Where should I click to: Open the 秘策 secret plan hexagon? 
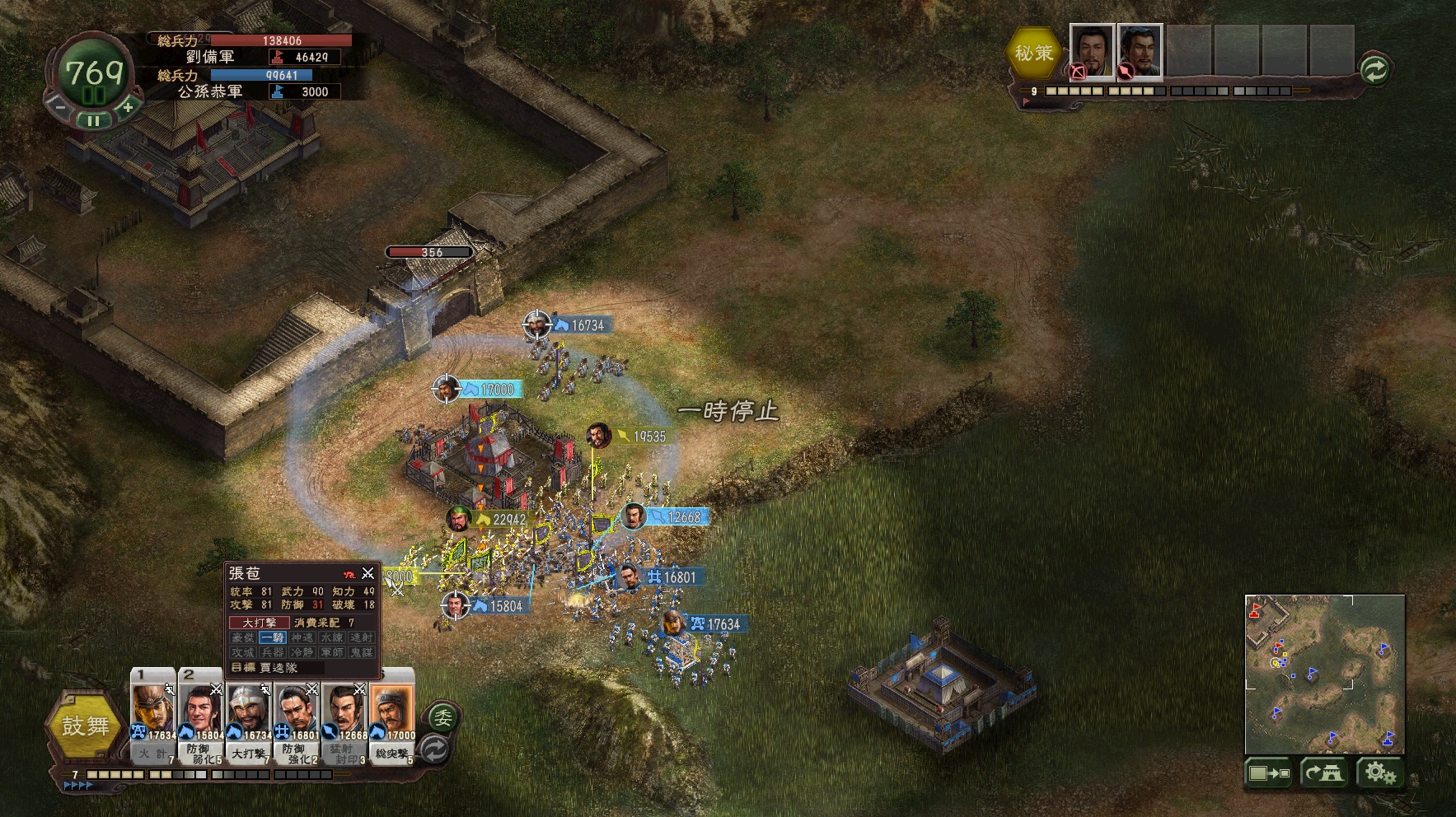point(1033,54)
